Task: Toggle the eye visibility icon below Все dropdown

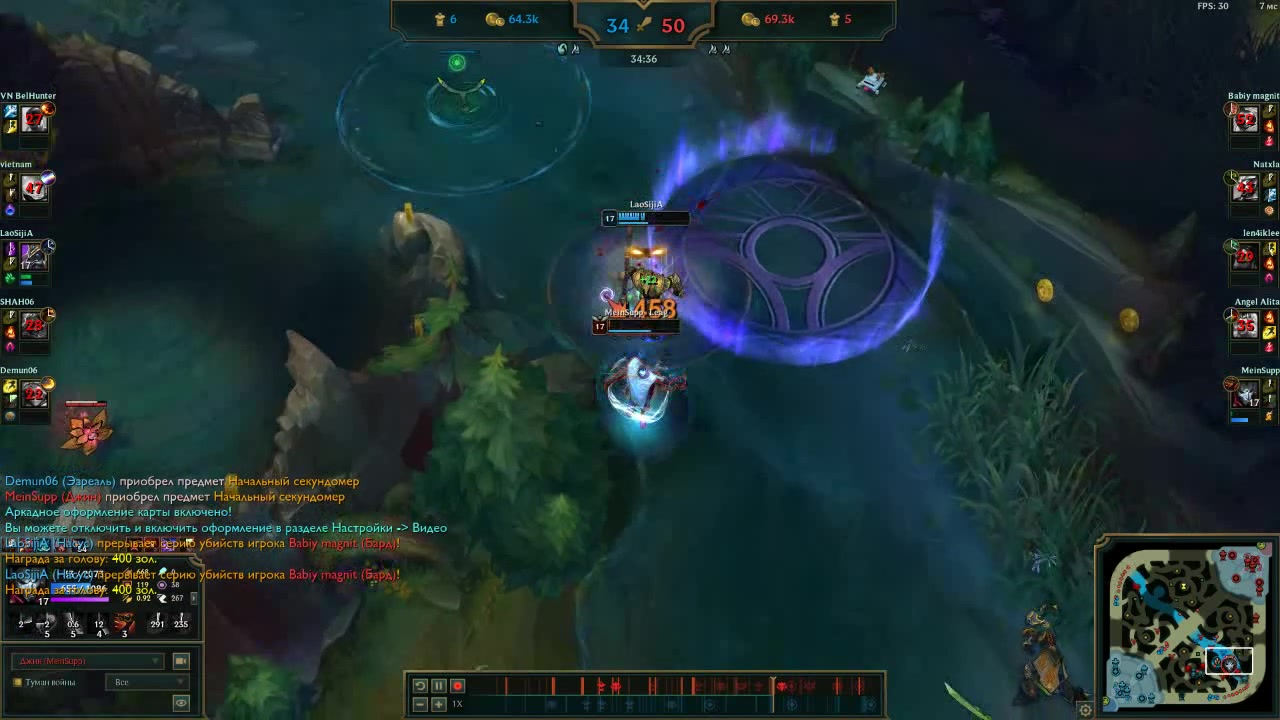Action: pyautogui.click(x=180, y=702)
